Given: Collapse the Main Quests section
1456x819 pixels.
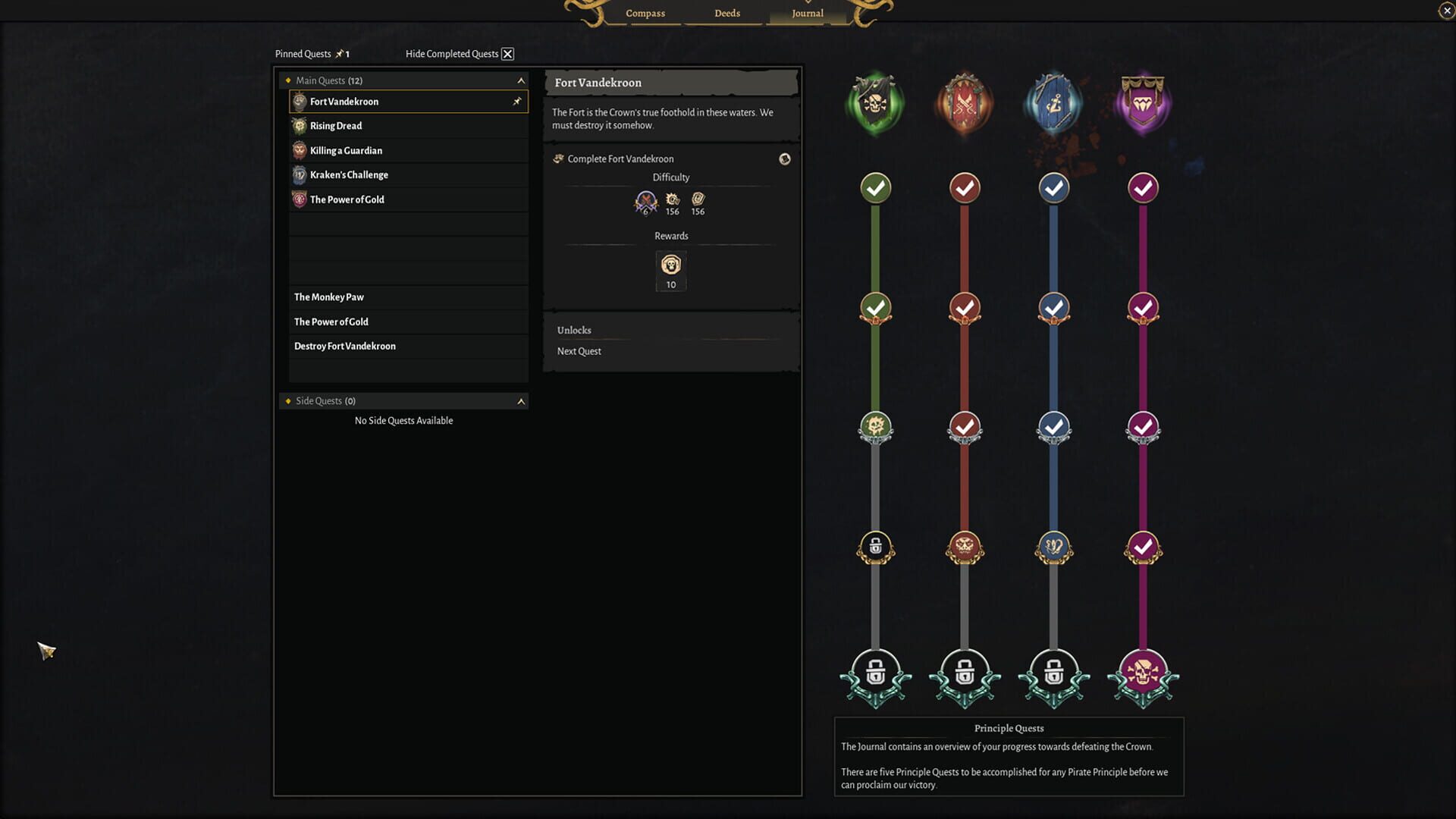Looking at the screenshot, I should tap(520, 80).
